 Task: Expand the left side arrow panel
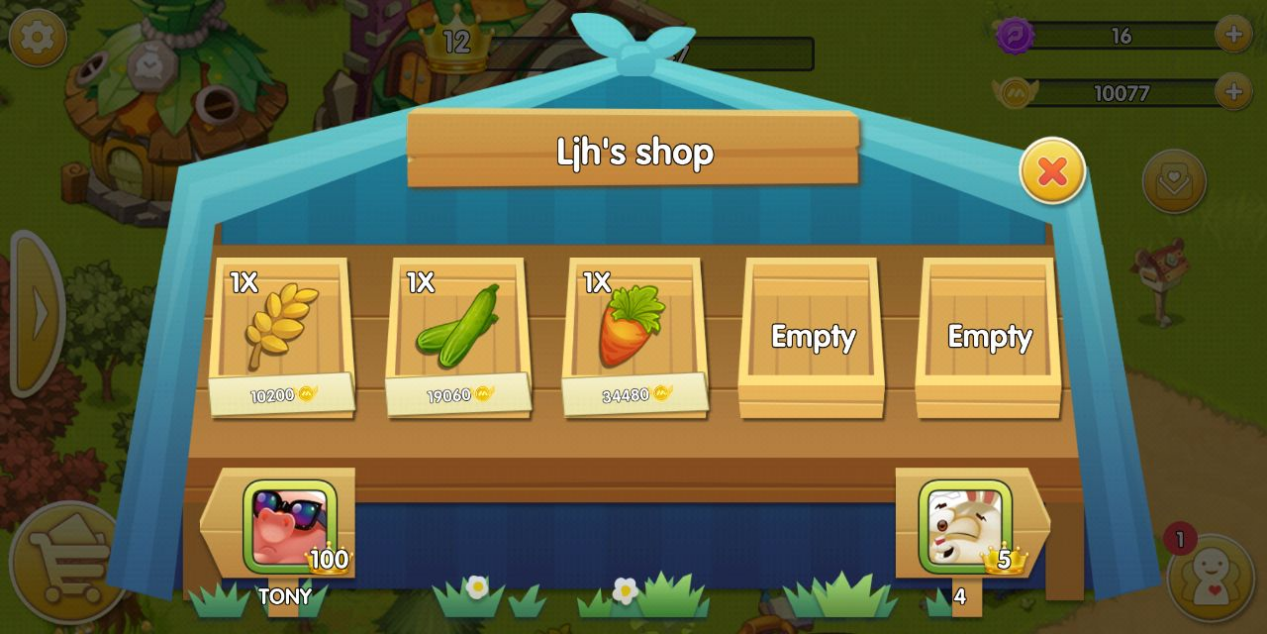tap(38, 313)
